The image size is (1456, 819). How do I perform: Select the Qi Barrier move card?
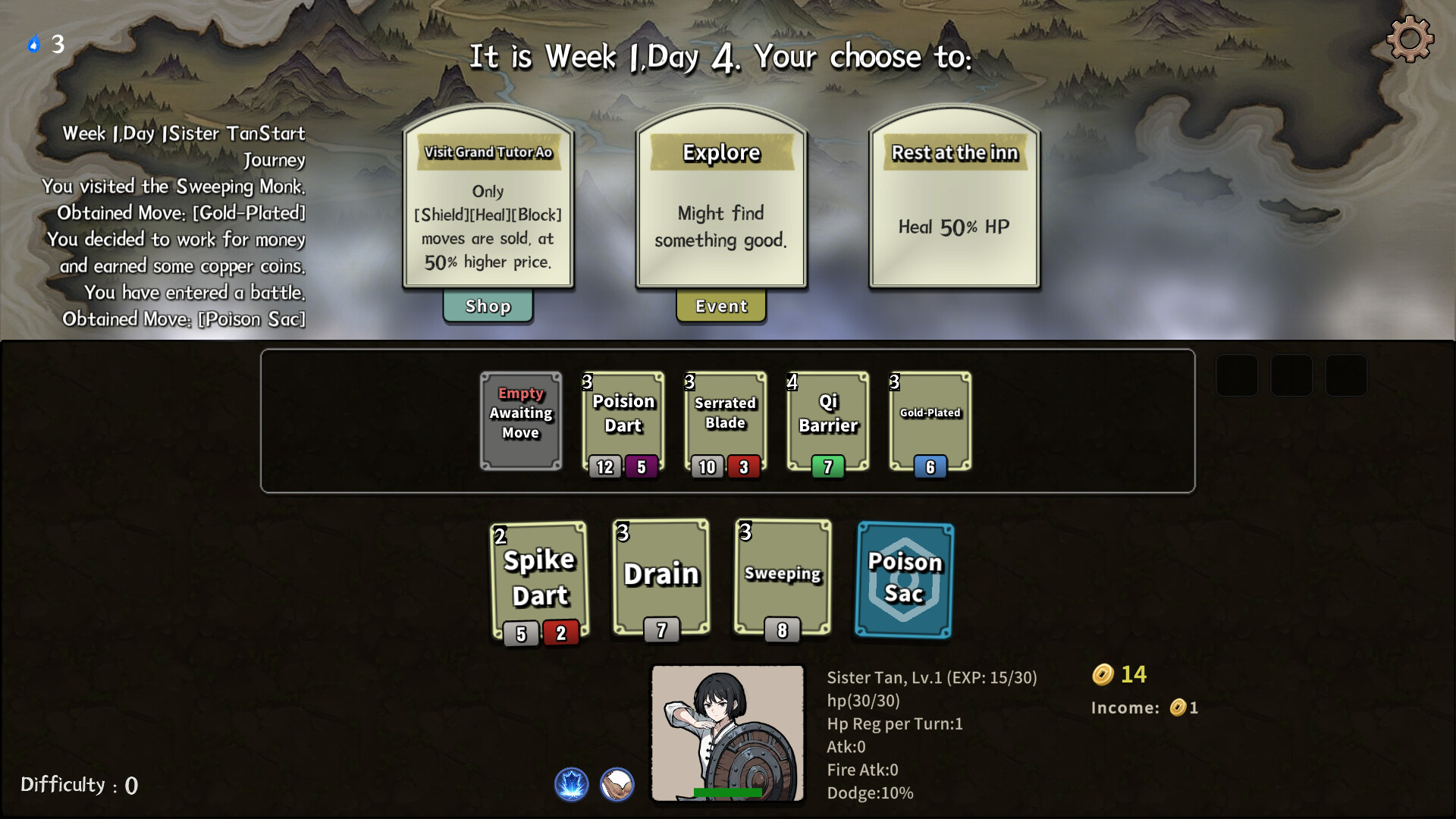[828, 421]
